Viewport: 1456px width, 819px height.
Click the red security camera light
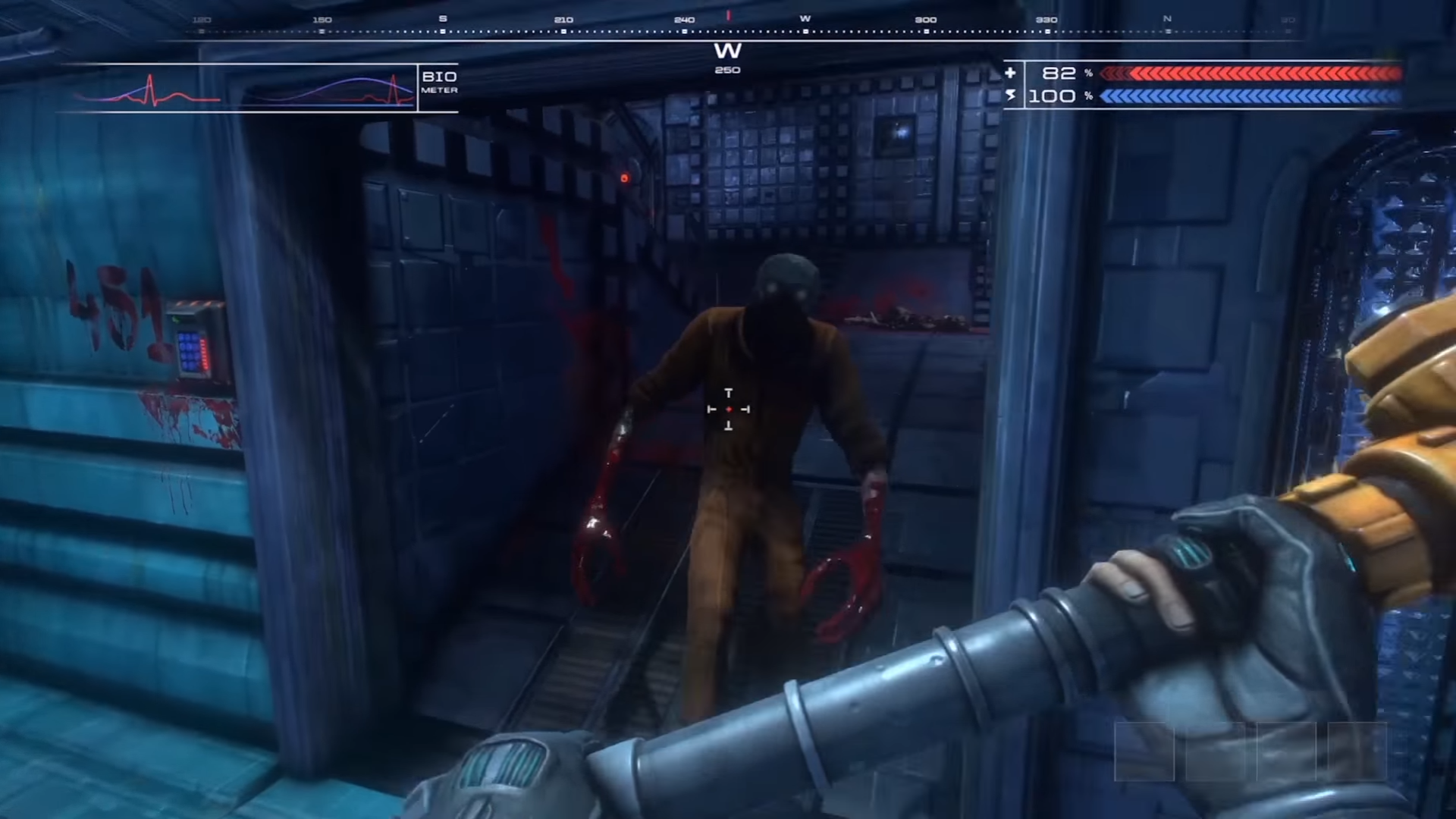[x=623, y=177]
